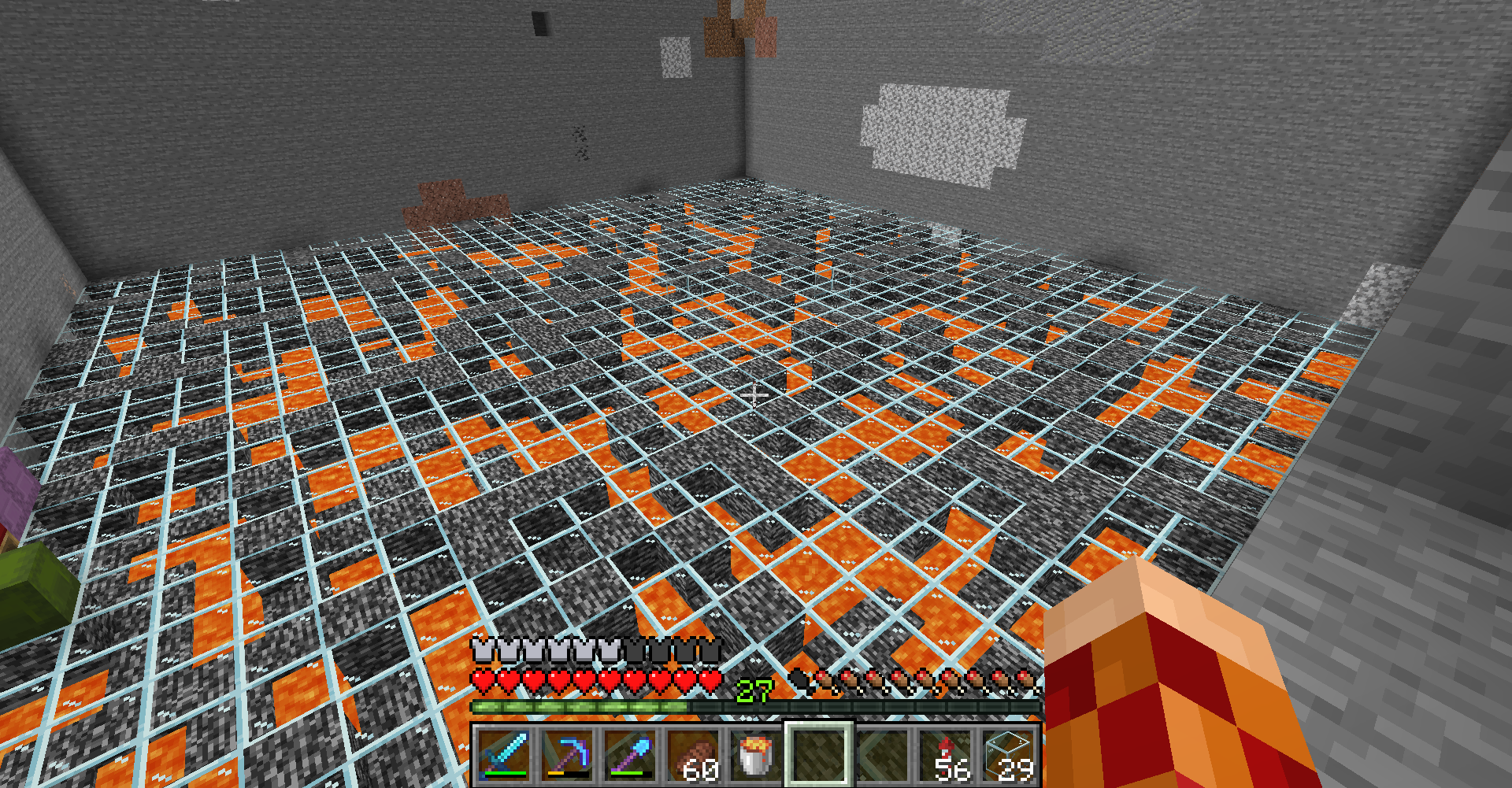Select the glass block stack of 29
The width and height of the screenshot is (1512, 788).
[1008, 755]
